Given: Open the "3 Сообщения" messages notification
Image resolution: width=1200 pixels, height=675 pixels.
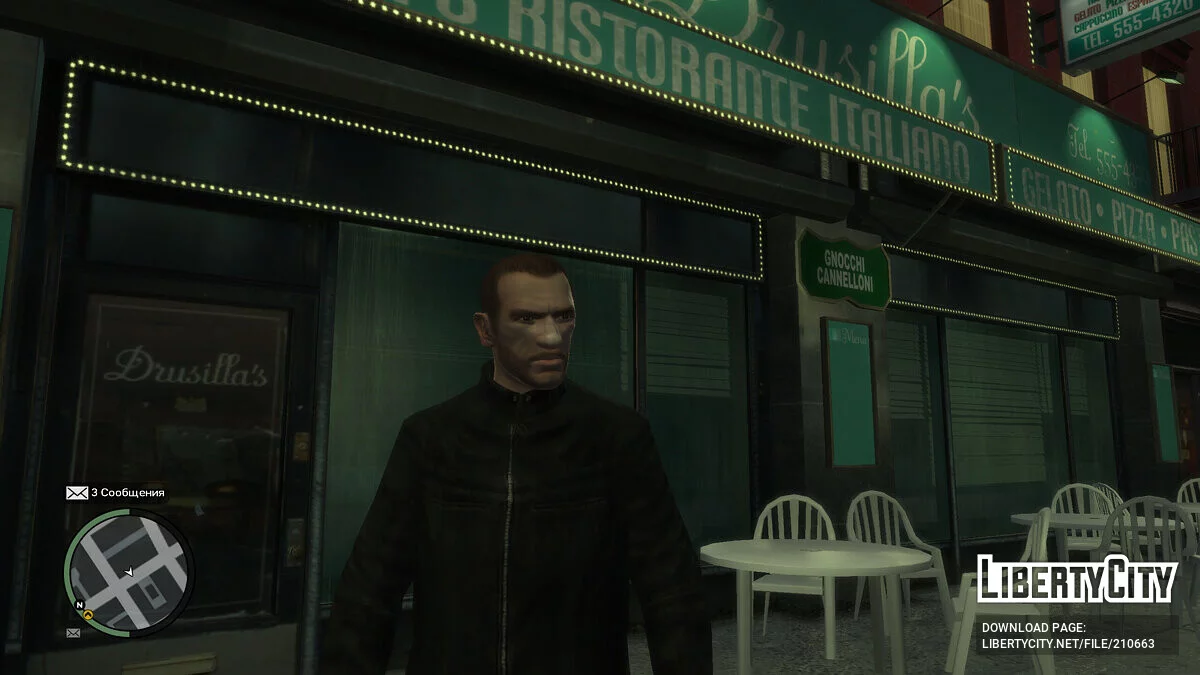Looking at the screenshot, I should [116, 493].
